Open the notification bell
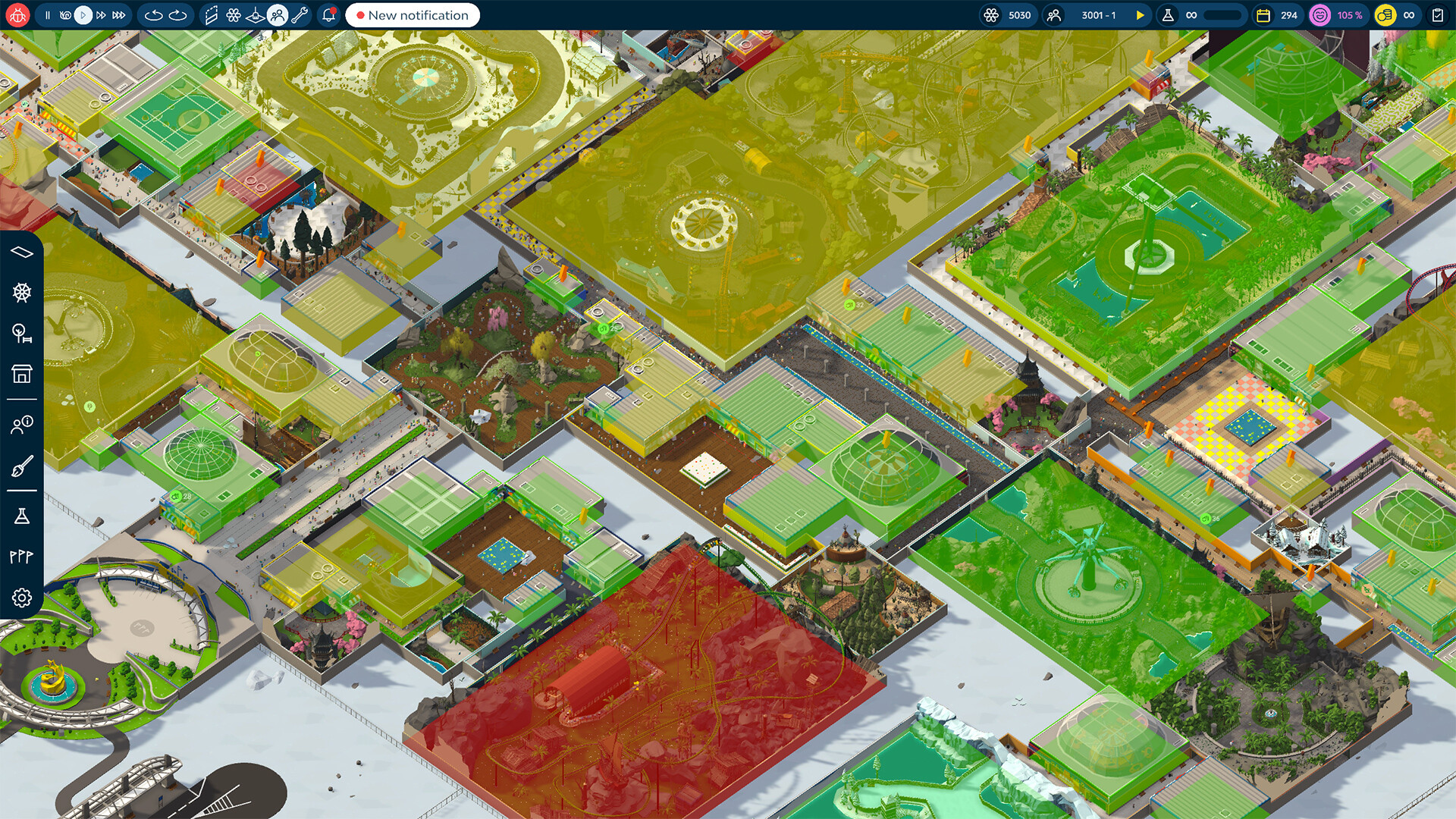 click(x=329, y=15)
